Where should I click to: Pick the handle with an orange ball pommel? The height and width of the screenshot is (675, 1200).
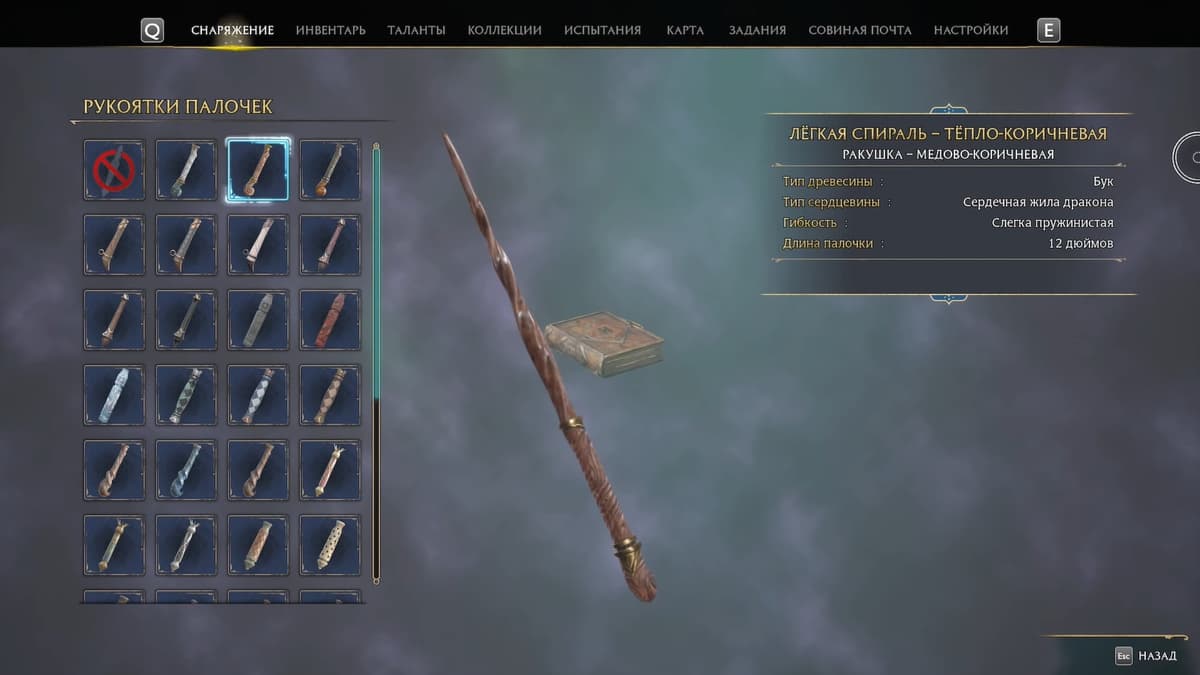click(330, 170)
